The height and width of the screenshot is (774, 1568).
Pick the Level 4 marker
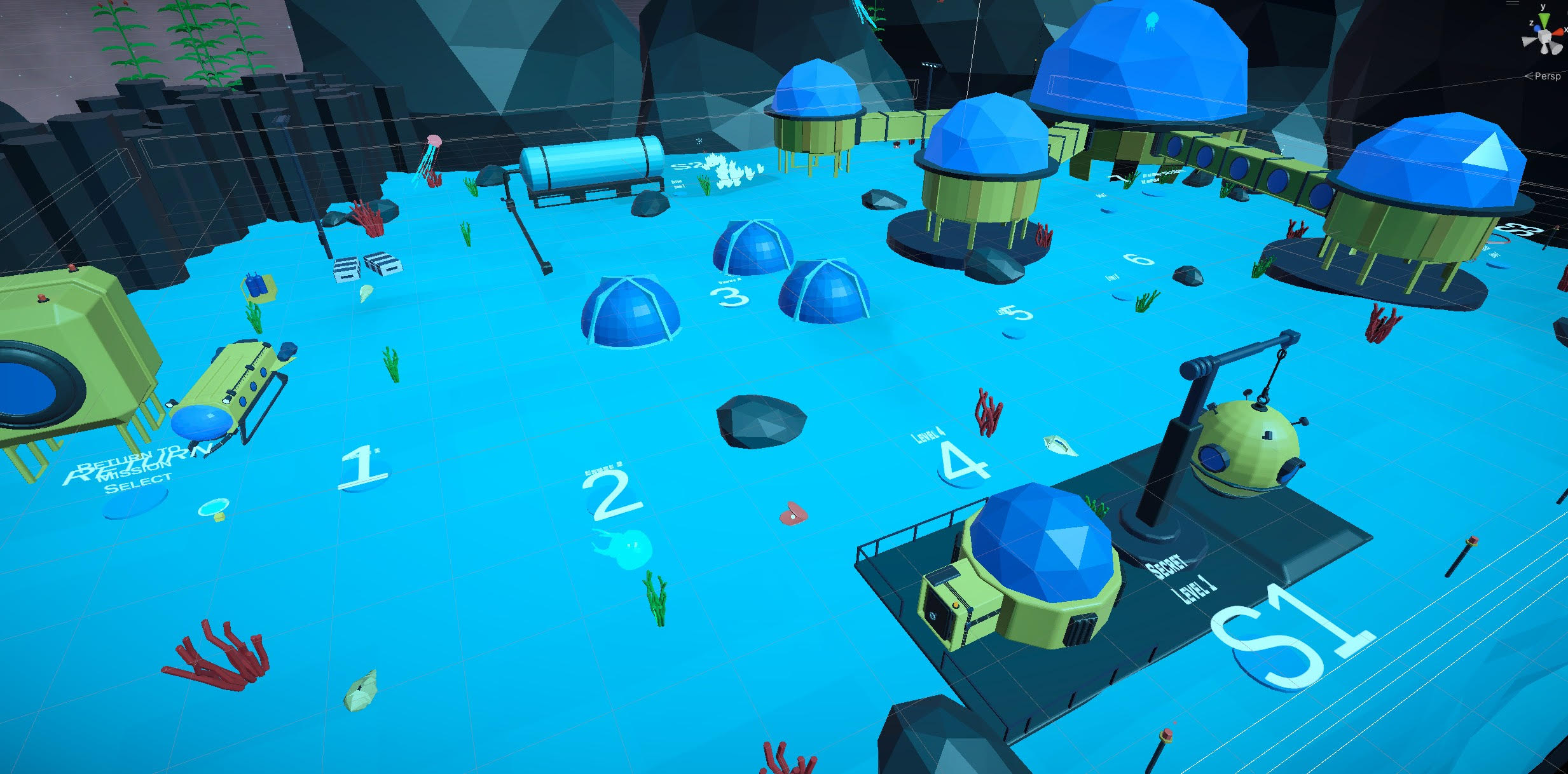click(963, 461)
